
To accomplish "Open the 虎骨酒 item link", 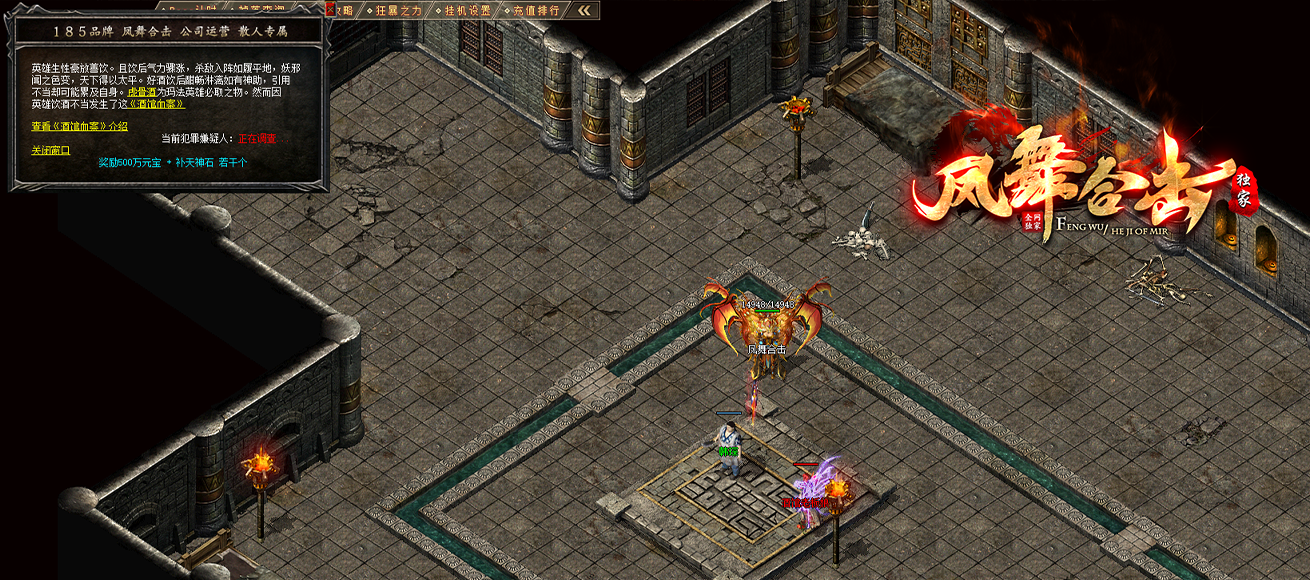I will click(x=142, y=92).
